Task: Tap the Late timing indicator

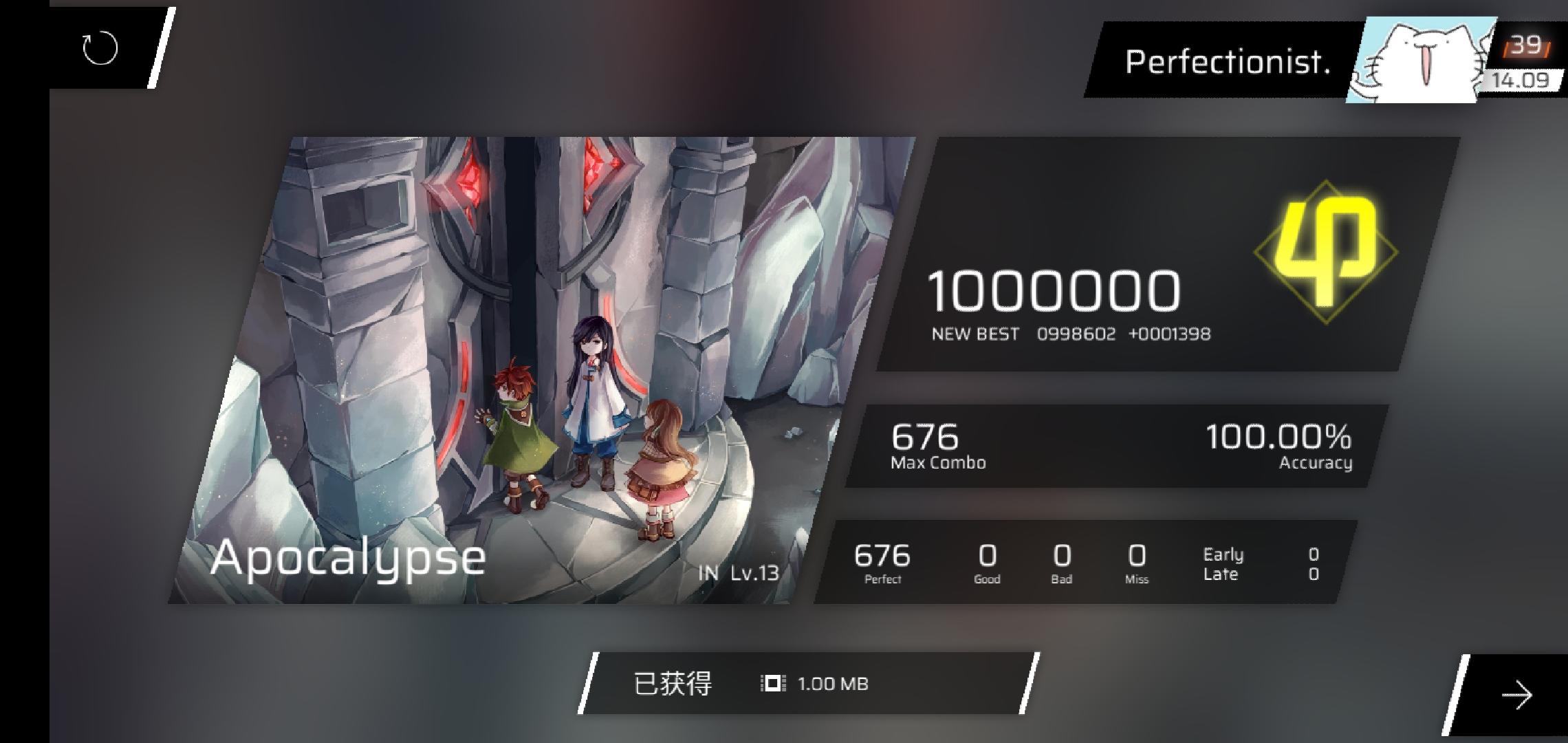Action: [x=1221, y=573]
